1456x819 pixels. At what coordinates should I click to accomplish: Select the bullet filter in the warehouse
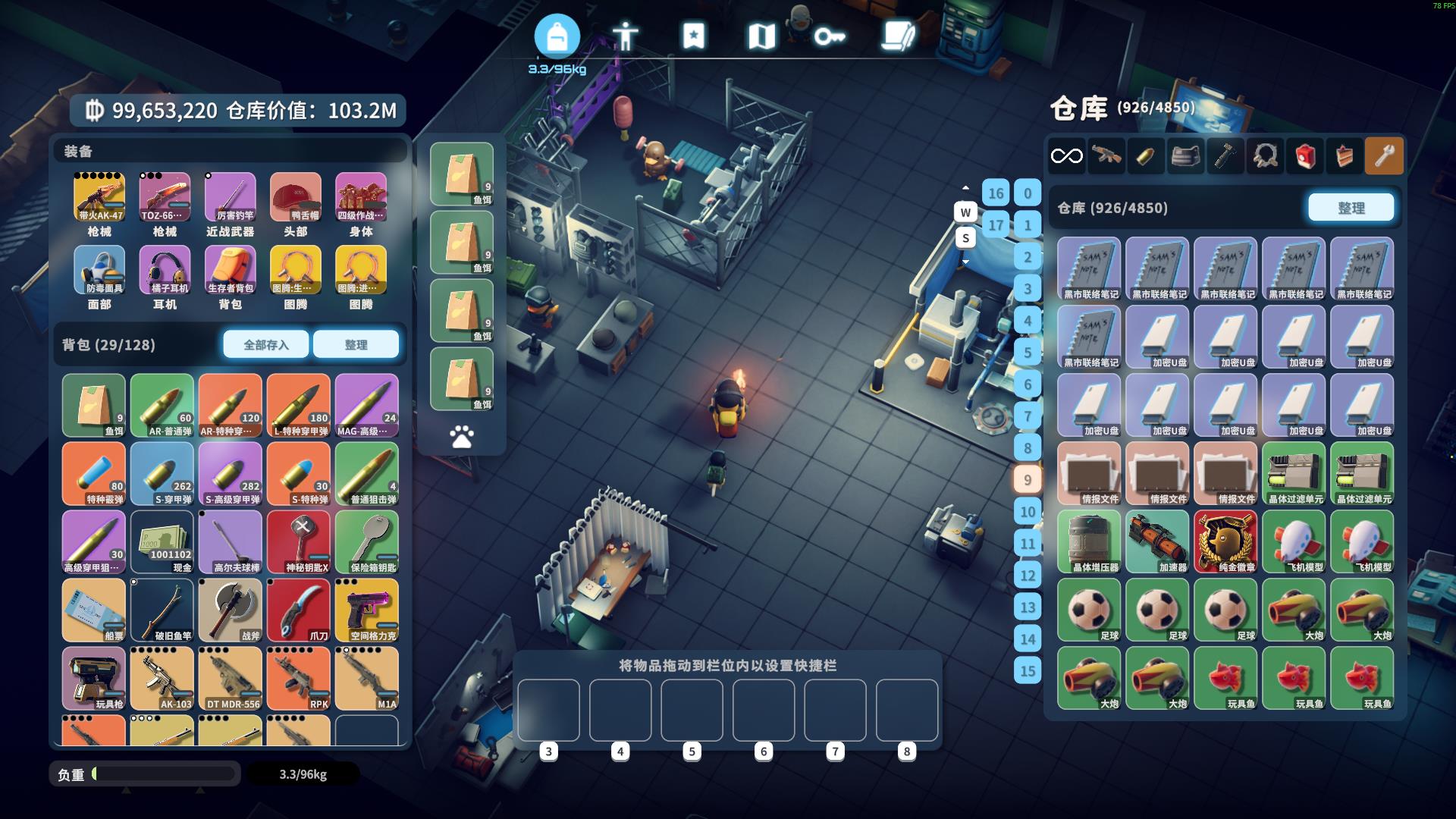[1145, 156]
